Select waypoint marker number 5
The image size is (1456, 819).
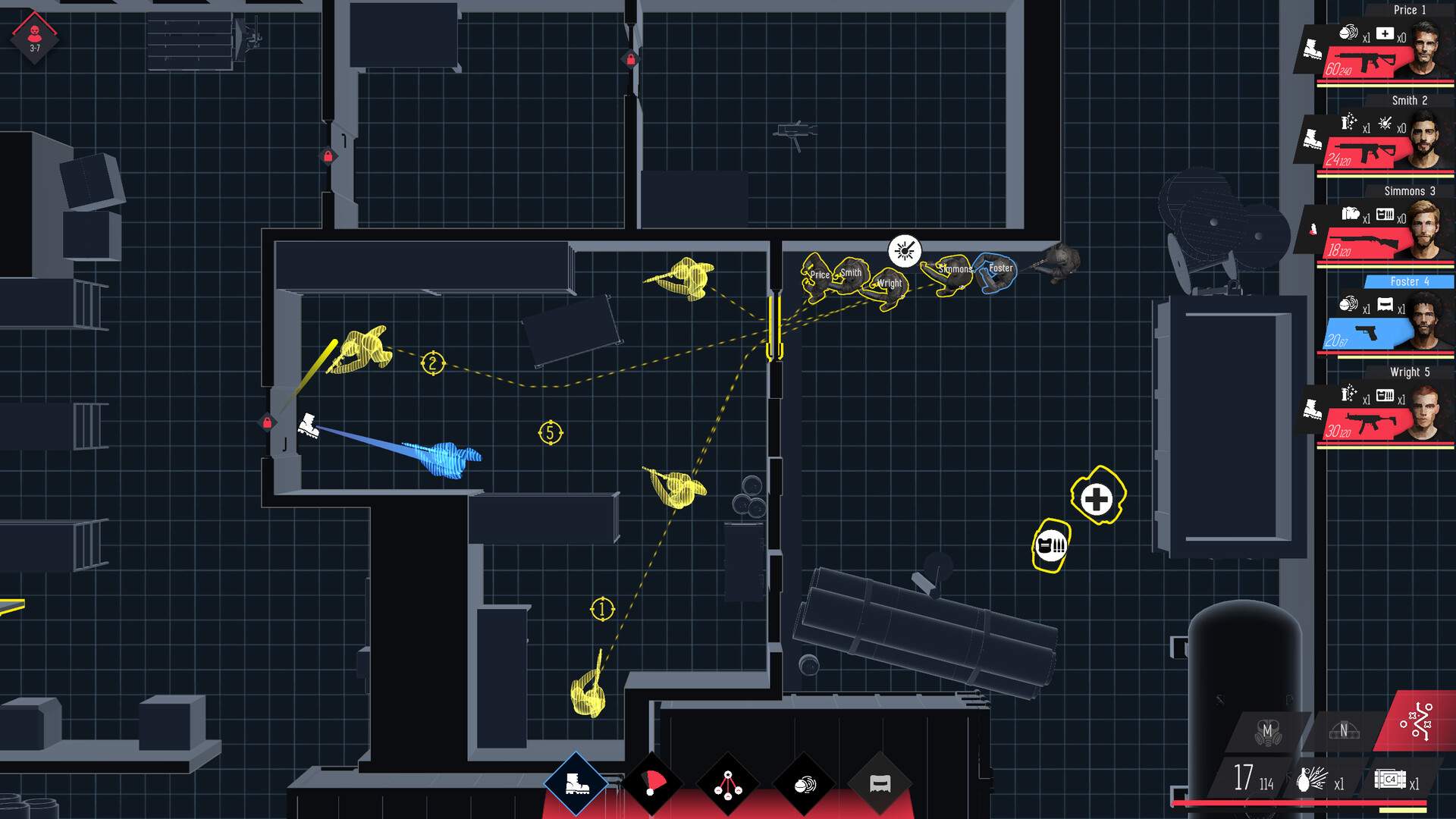pos(551,433)
